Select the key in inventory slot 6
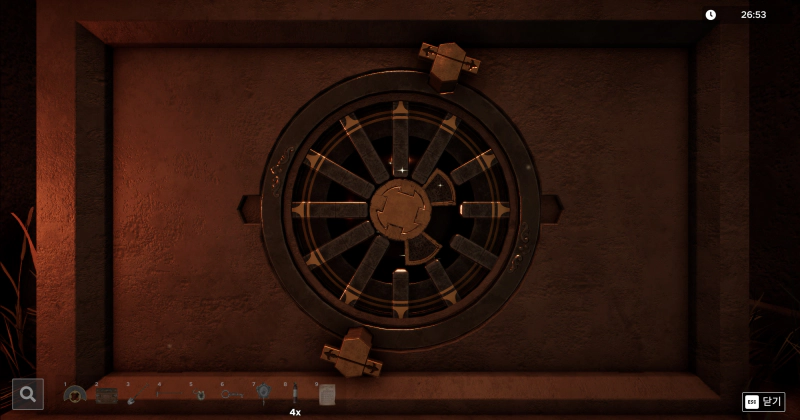This screenshot has height=420, width=800. coord(230,395)
